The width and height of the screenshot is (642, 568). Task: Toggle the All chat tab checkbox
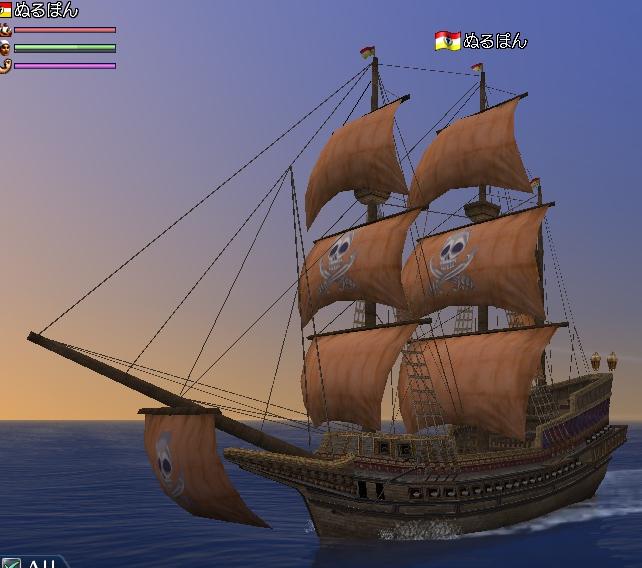tap(11, 563)
